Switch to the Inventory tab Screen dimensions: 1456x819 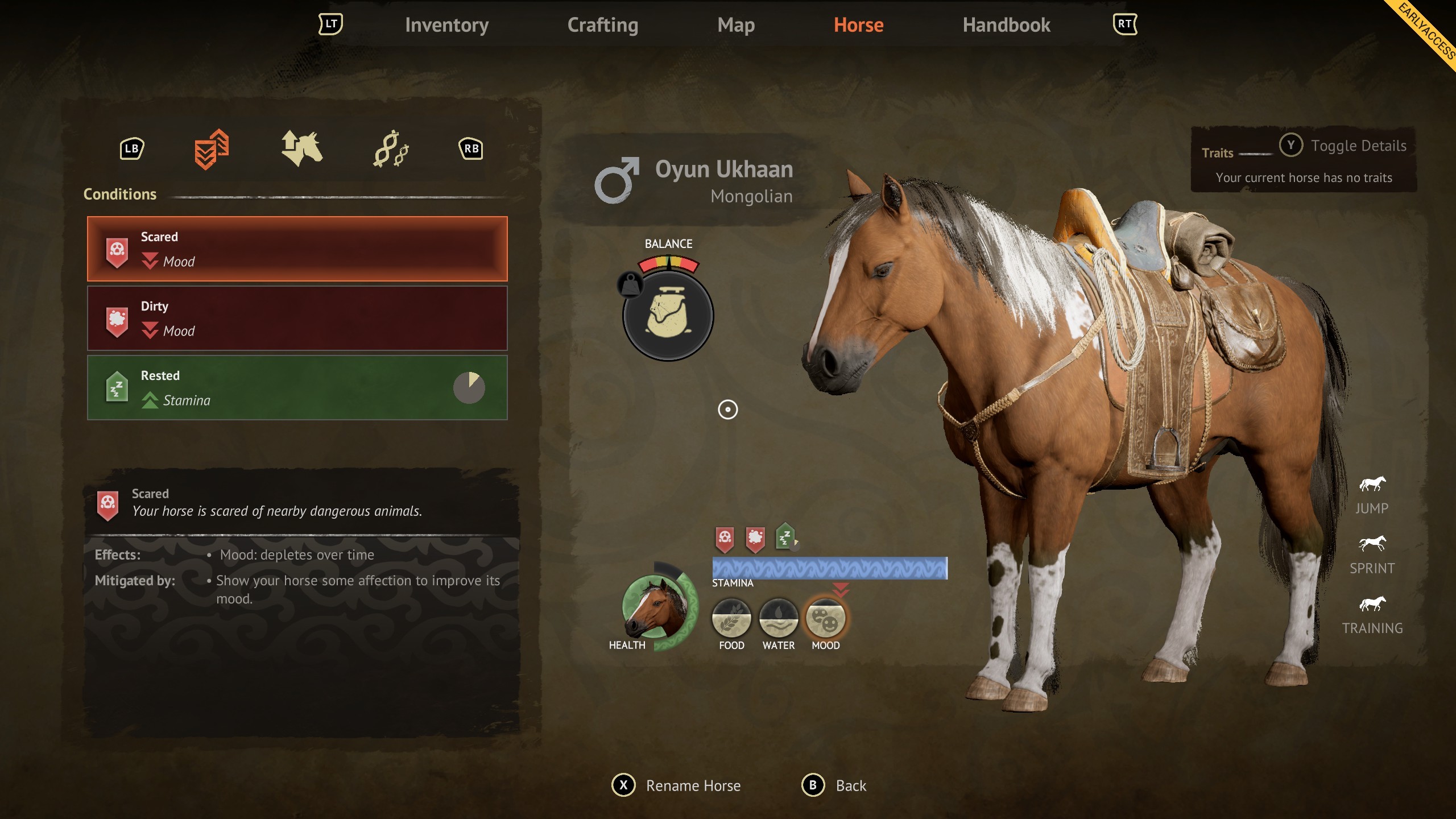pos(447,24)
